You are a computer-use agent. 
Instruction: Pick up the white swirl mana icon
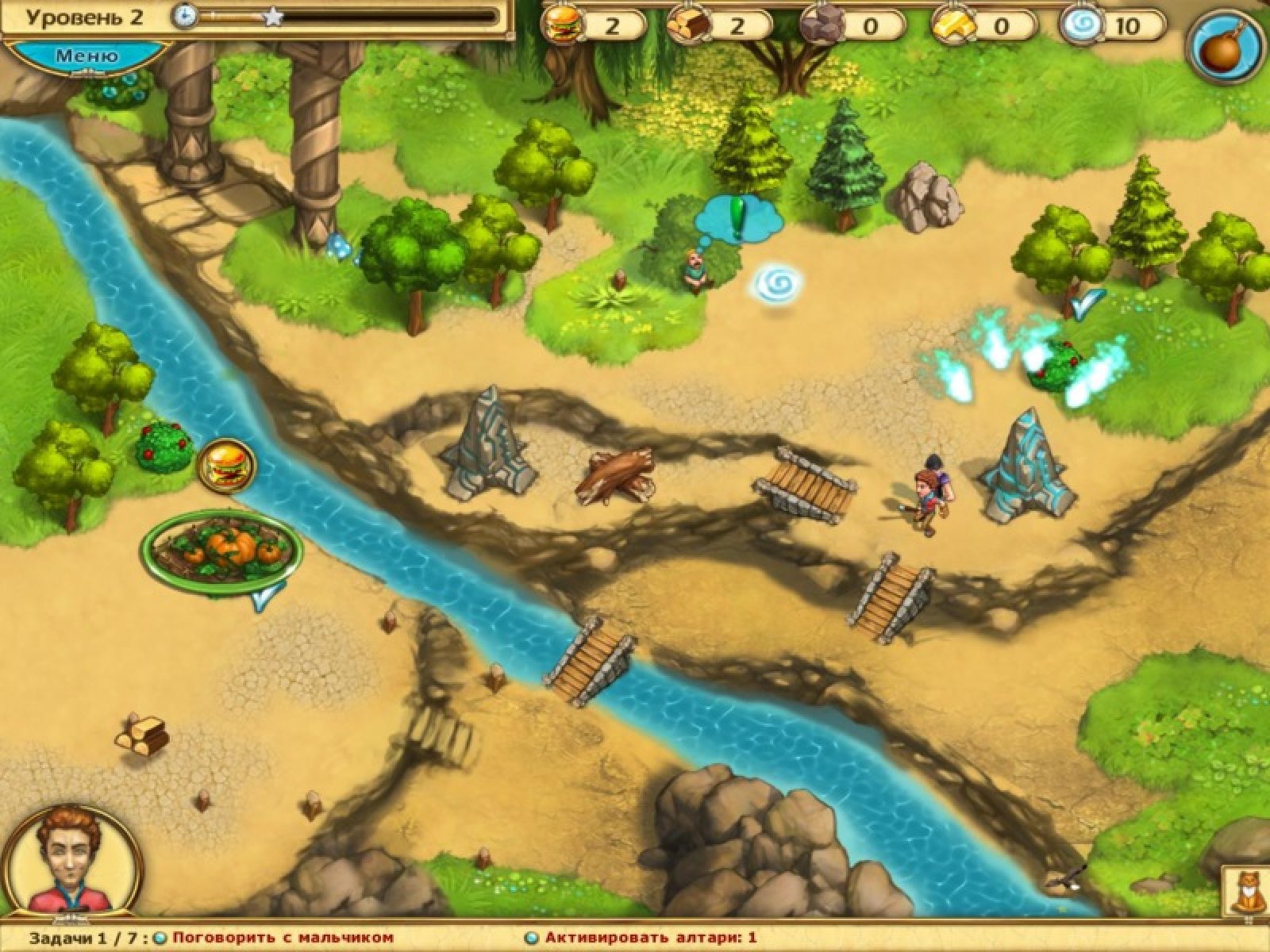click(776, 284)
